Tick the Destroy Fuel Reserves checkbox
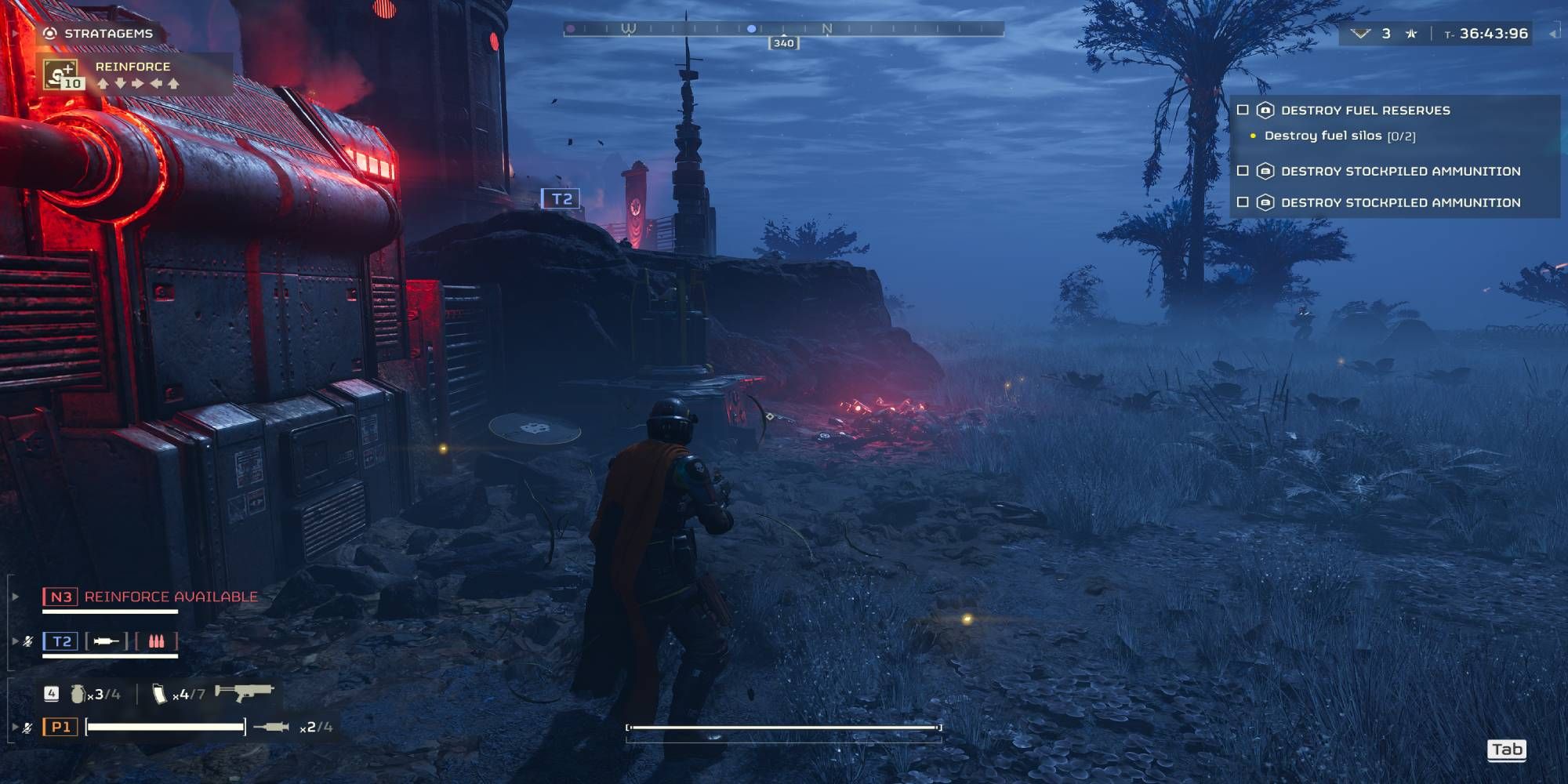The image size is (1568, 784). coord(1243,111)
